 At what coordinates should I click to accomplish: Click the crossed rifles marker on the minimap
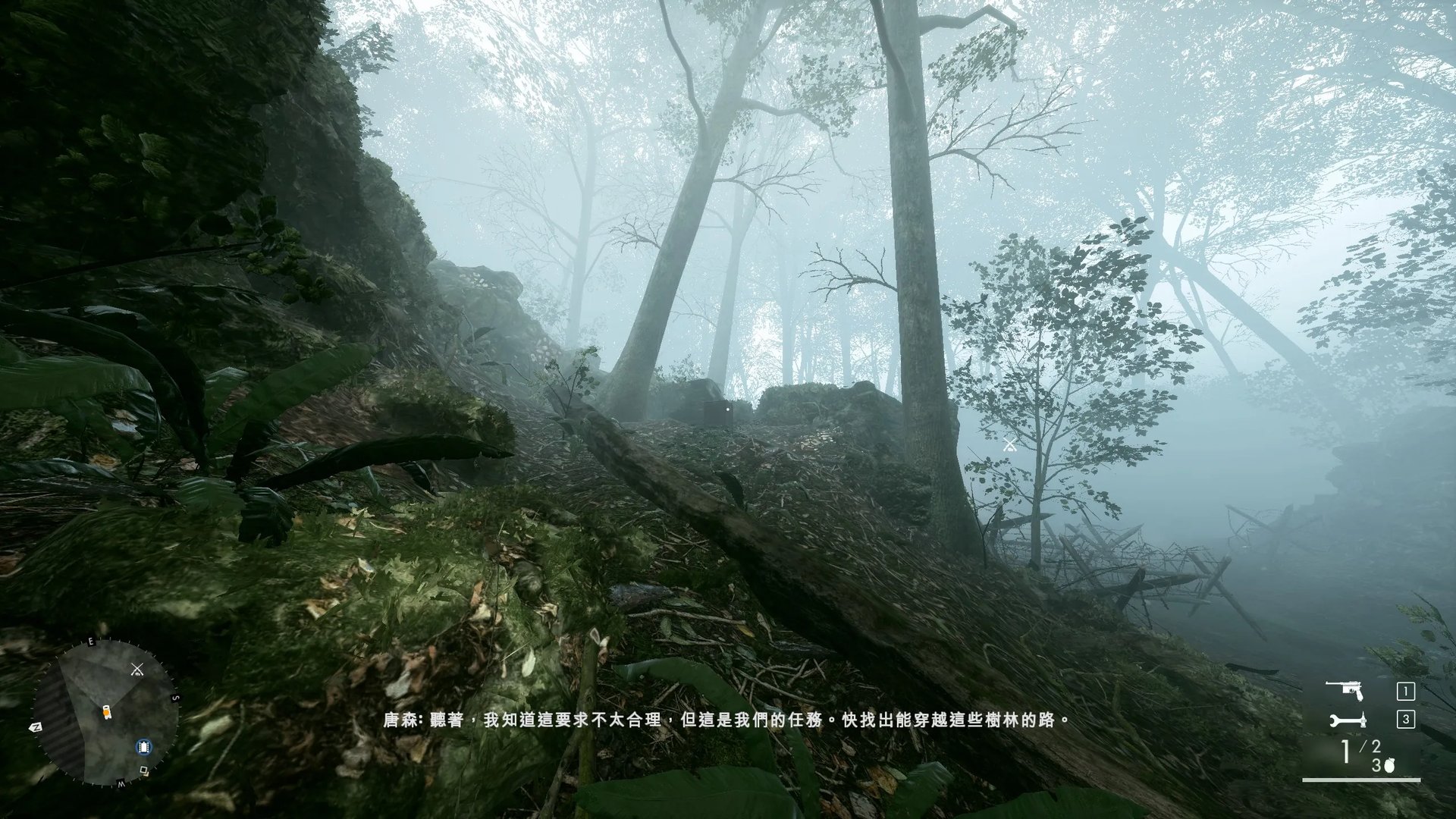137,669
